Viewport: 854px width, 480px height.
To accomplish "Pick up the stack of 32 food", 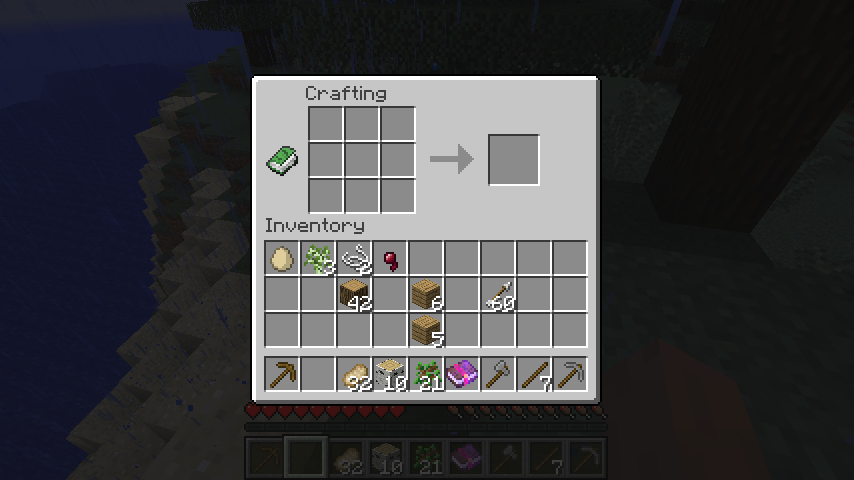I will pos(355,375).
